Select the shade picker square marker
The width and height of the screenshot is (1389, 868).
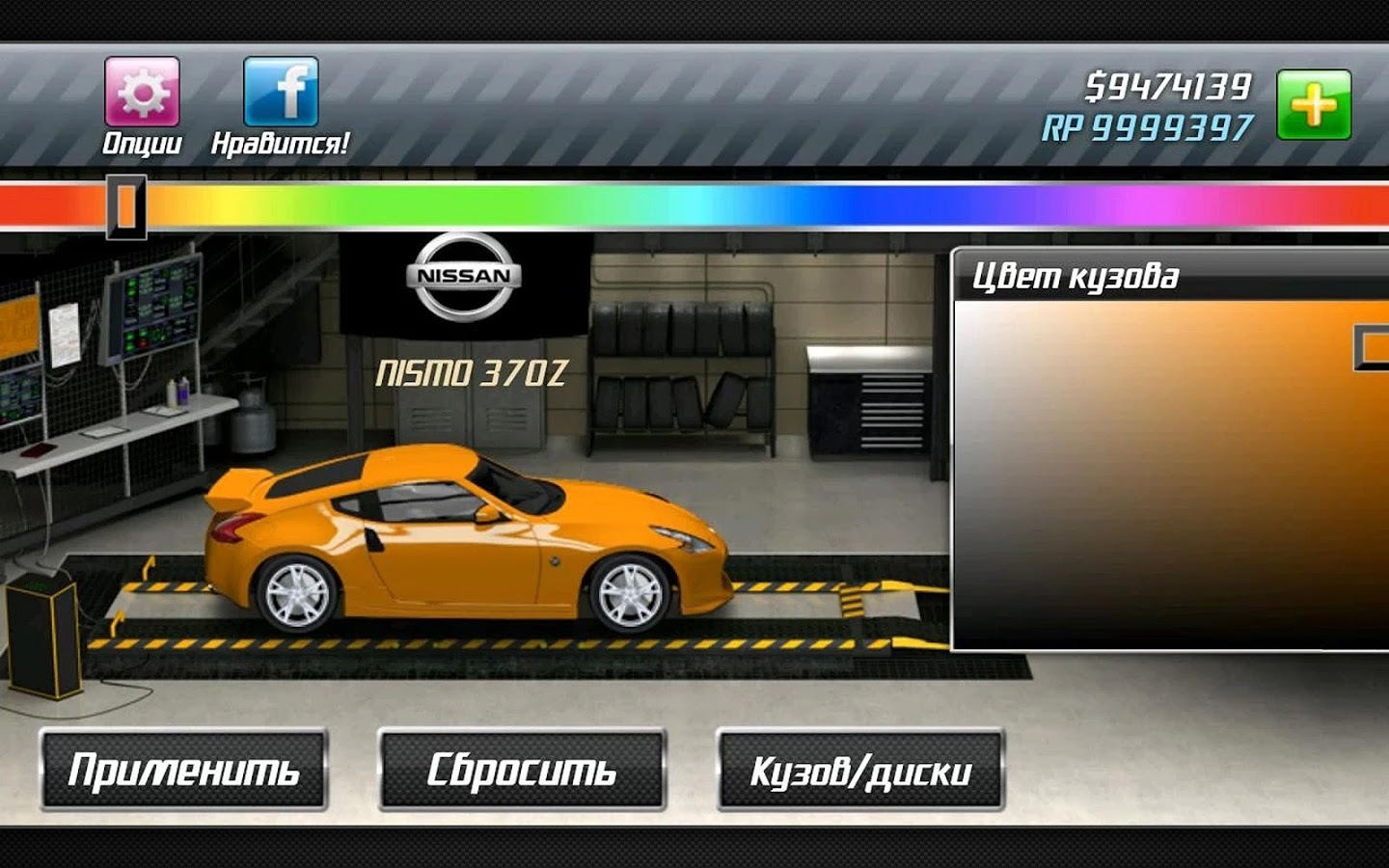[1374, 347]
